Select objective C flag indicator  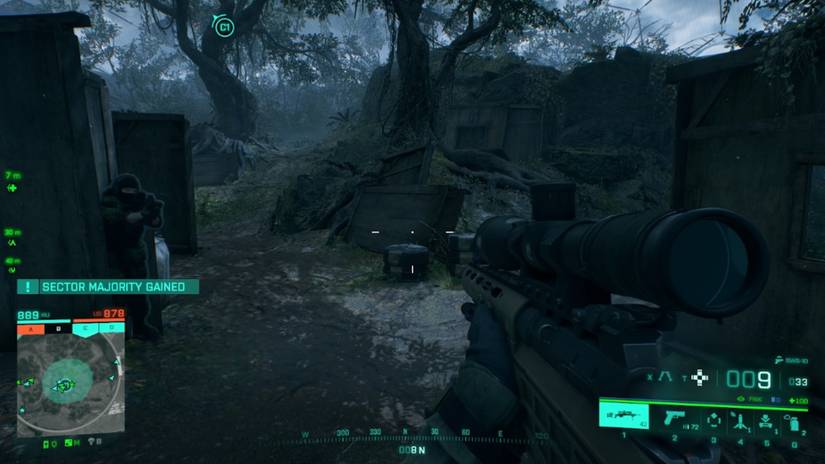point(85,327)
